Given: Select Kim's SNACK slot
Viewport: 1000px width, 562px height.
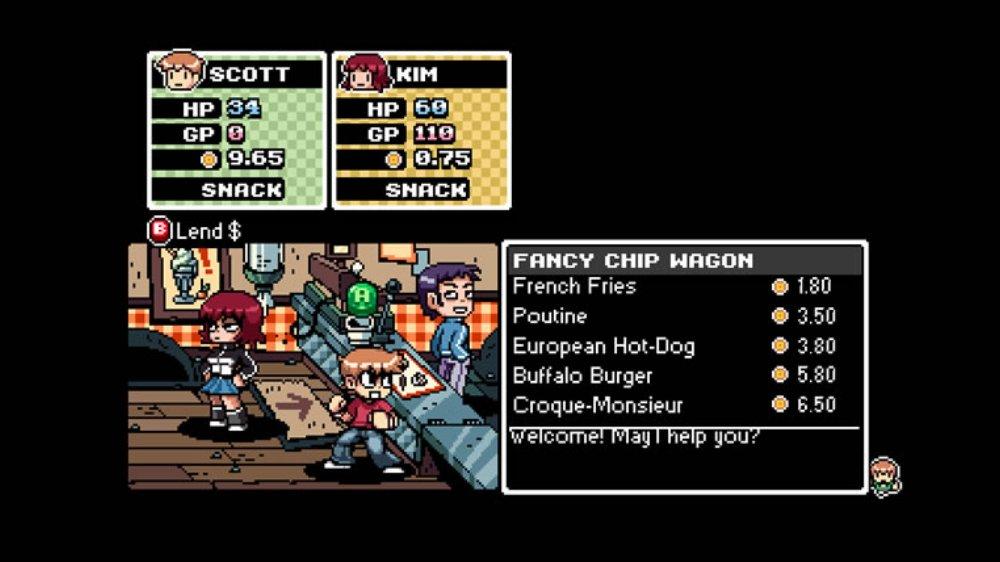Looking at the screenshot, I should pos(426,189).
